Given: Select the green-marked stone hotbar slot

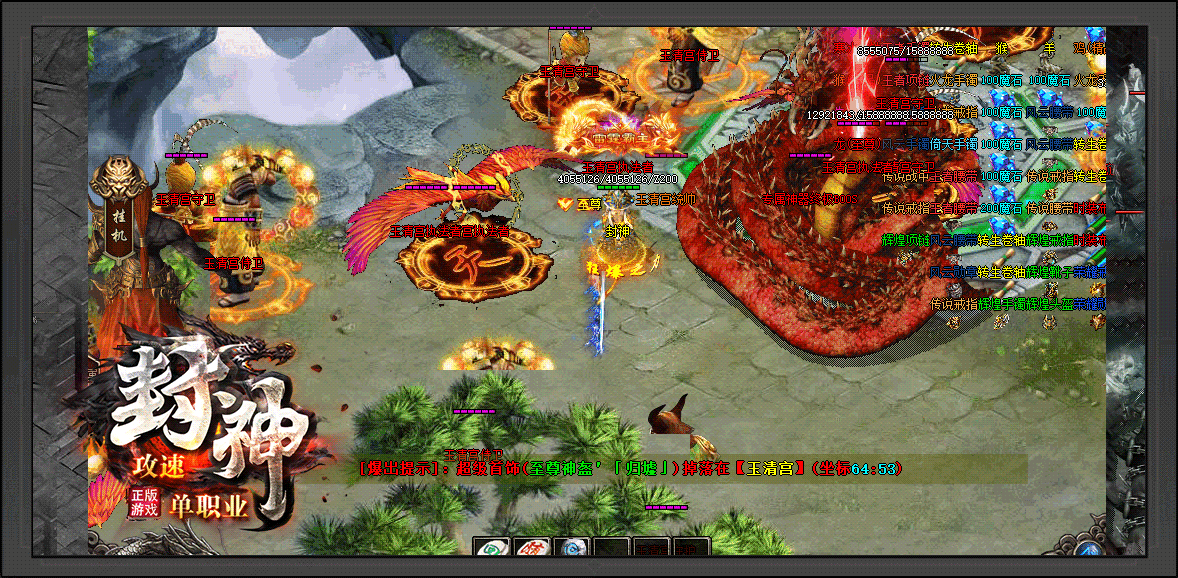Looking at the screenshot, I should [x=490, y=547].
